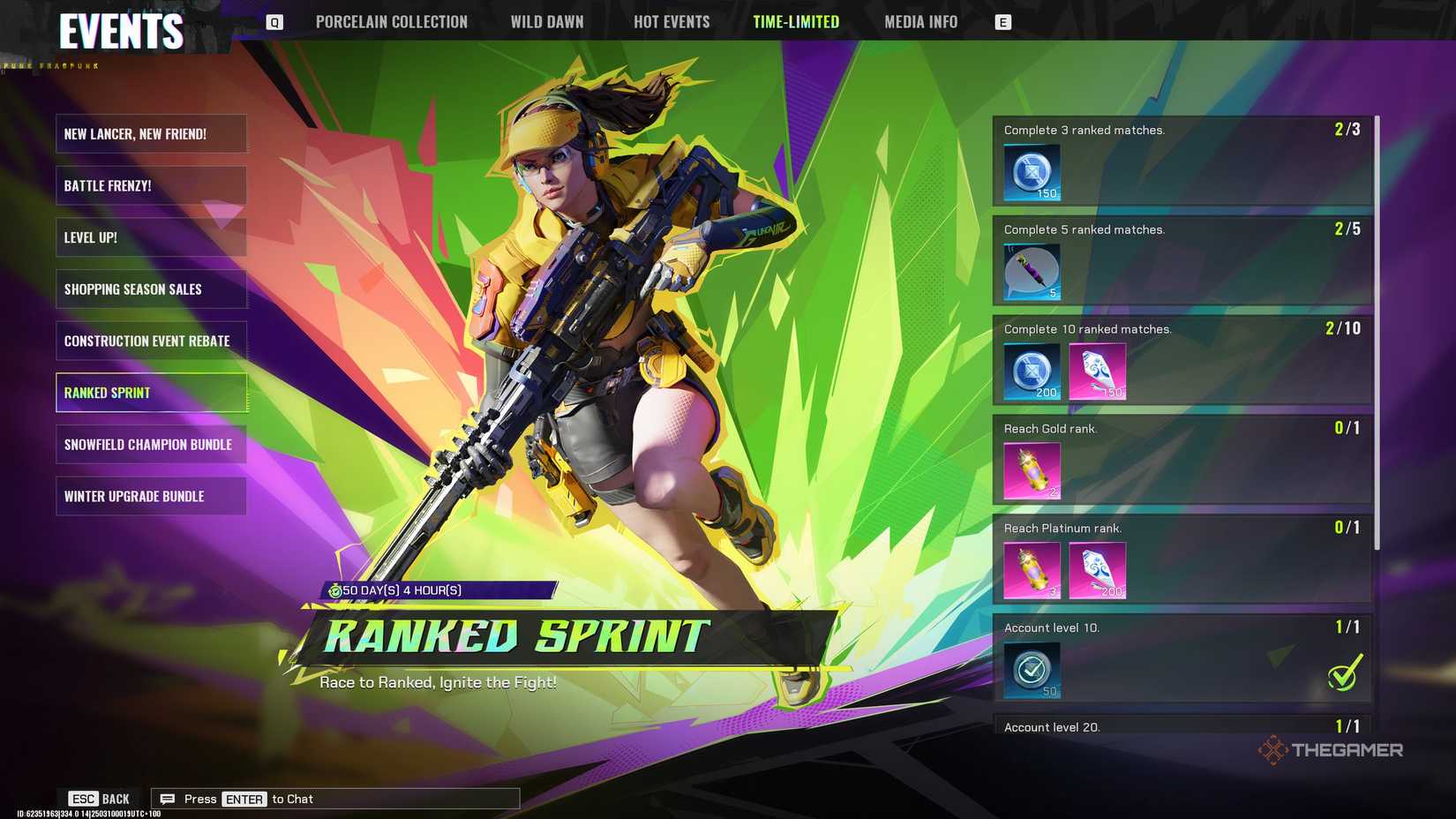Click the blue token reward in Complete 3 ranked matches
1456x819 pixels.
coord(1031,172)
